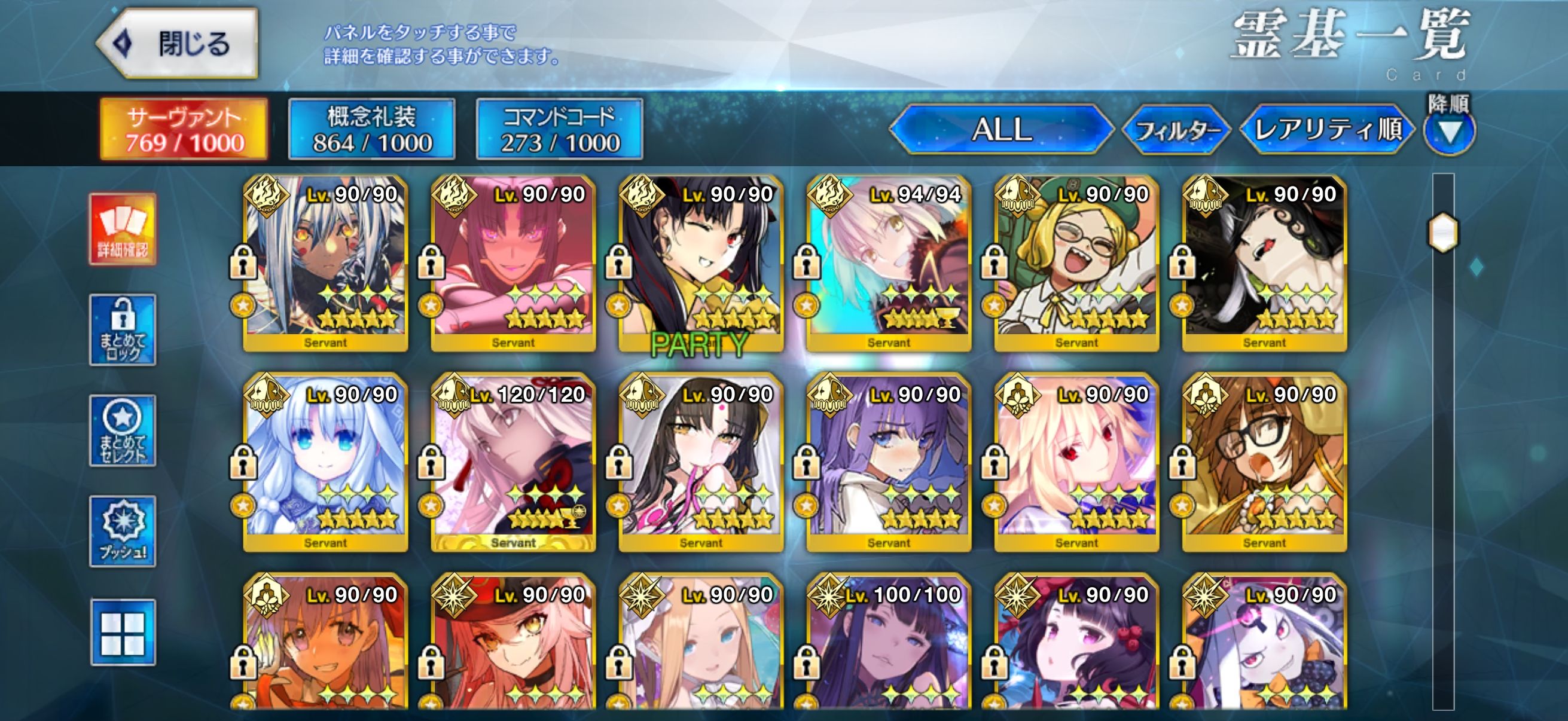The image size is (1568, 721).
Task: Activate the 詳細確認 card icon
Action: (123, 230)
